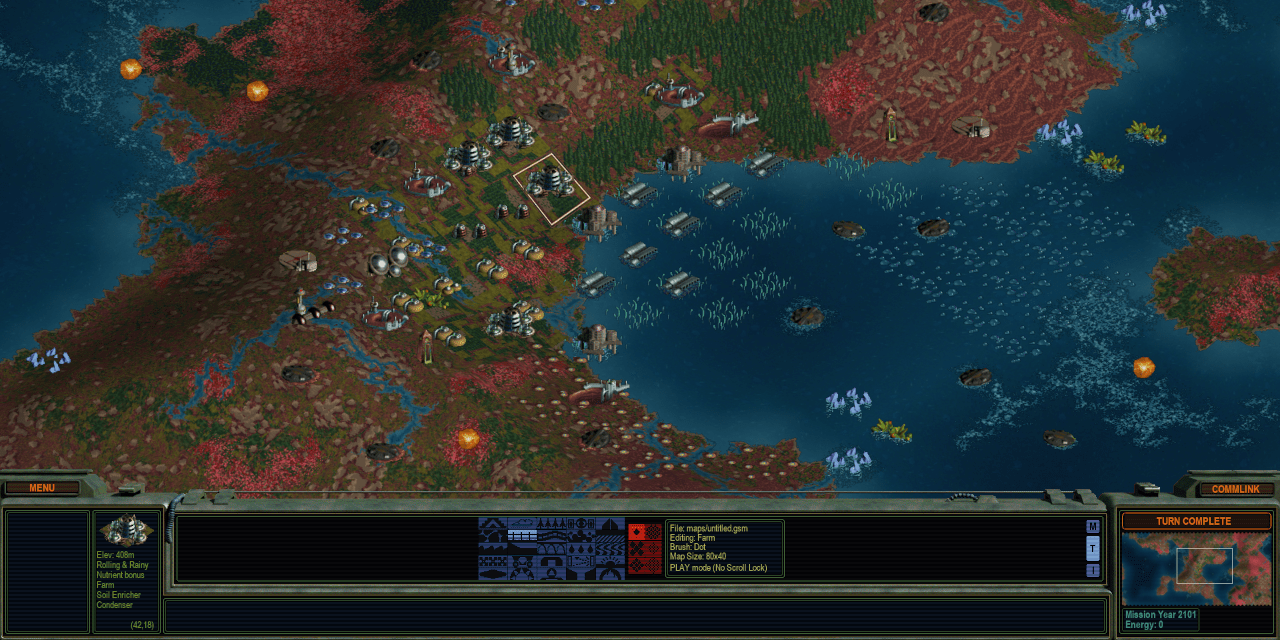Screen dimensions: 1280x640
Task: Pick the three water droplets tool
Action: [581, 548]
